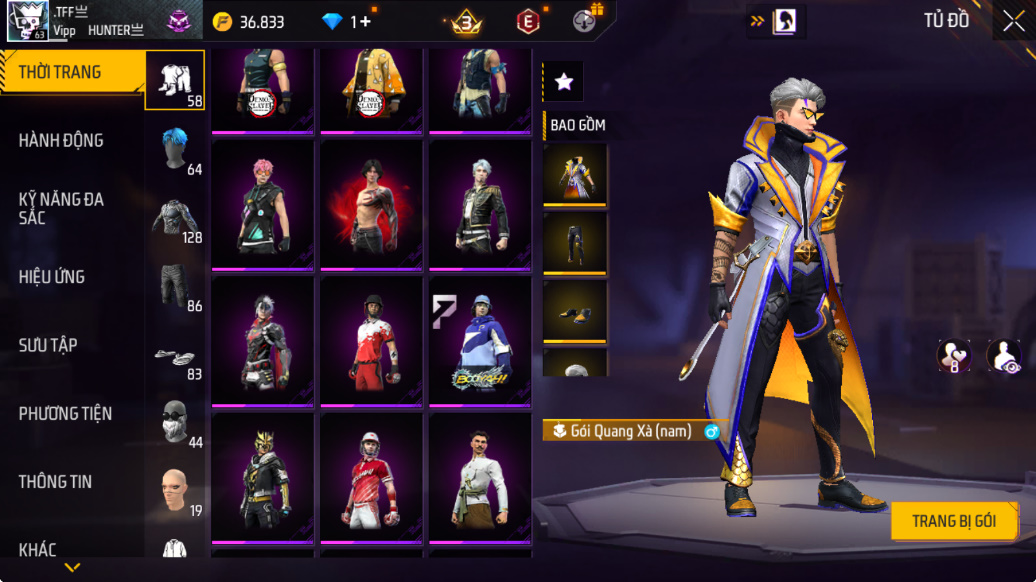Open the player profile avatar

(x=28, y=21)
